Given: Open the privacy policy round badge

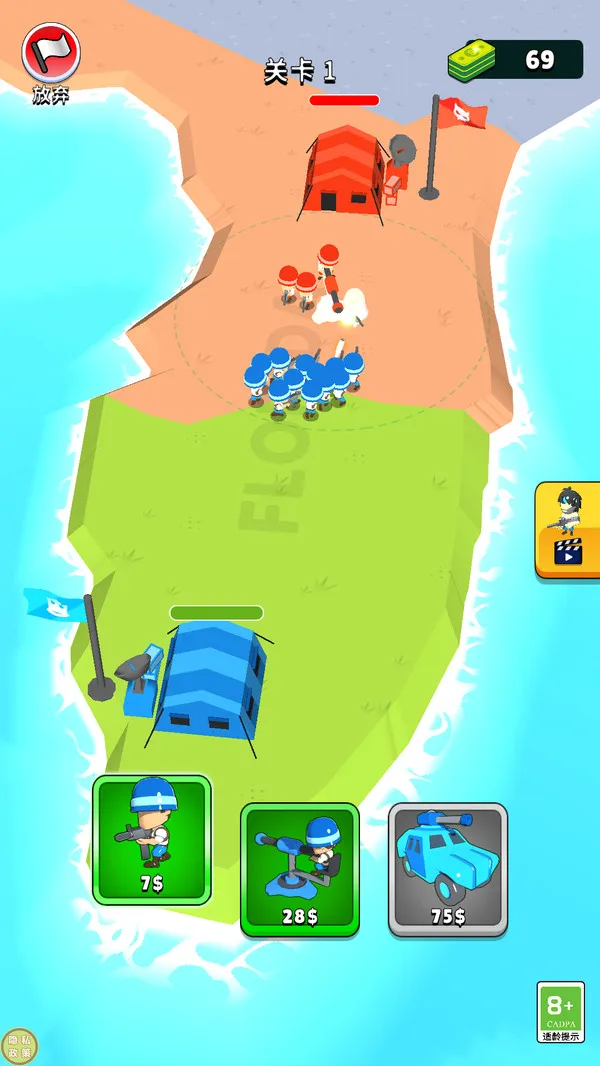Looking at the screenshot, I should click(x=19, y=1046).
